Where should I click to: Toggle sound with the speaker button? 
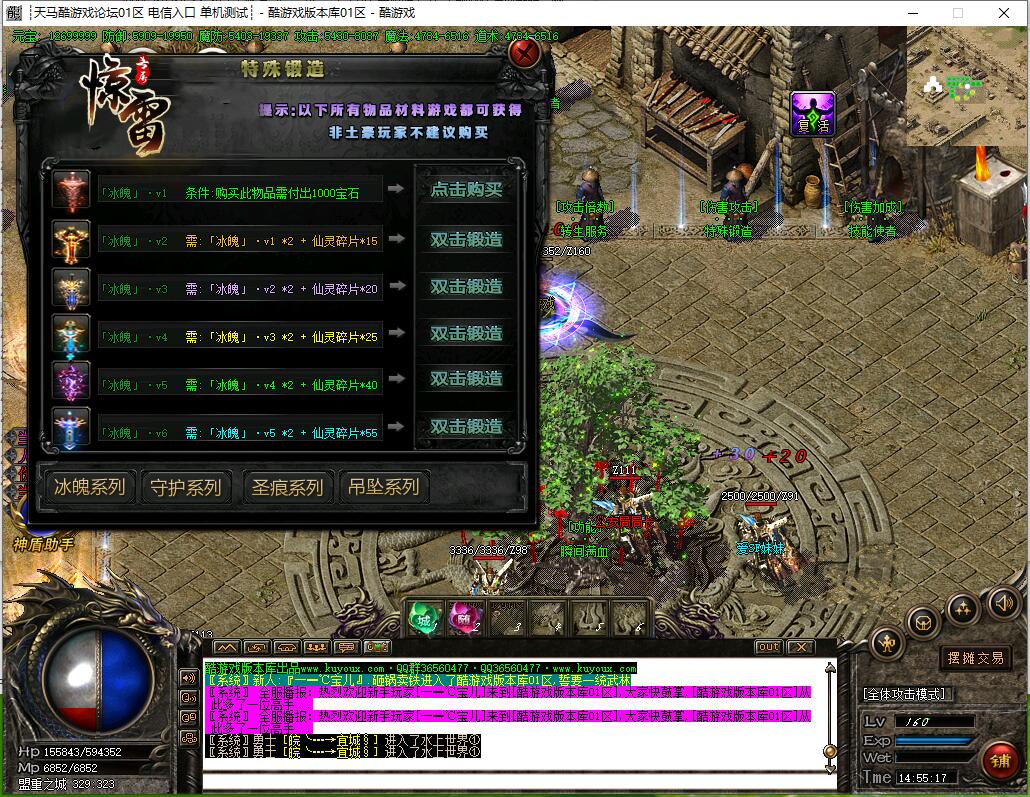1002,603
